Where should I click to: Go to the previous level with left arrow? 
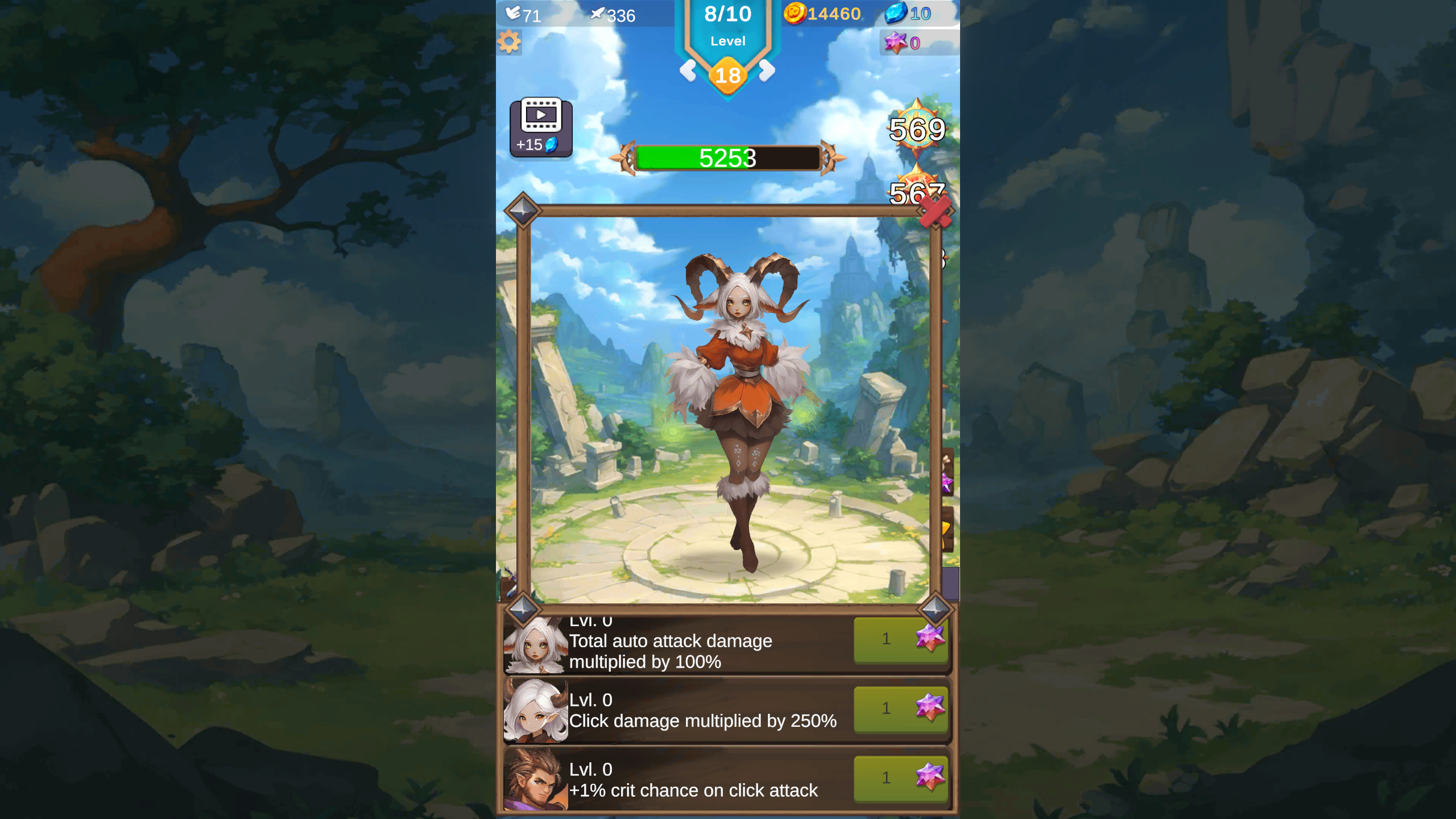[689, 72]
